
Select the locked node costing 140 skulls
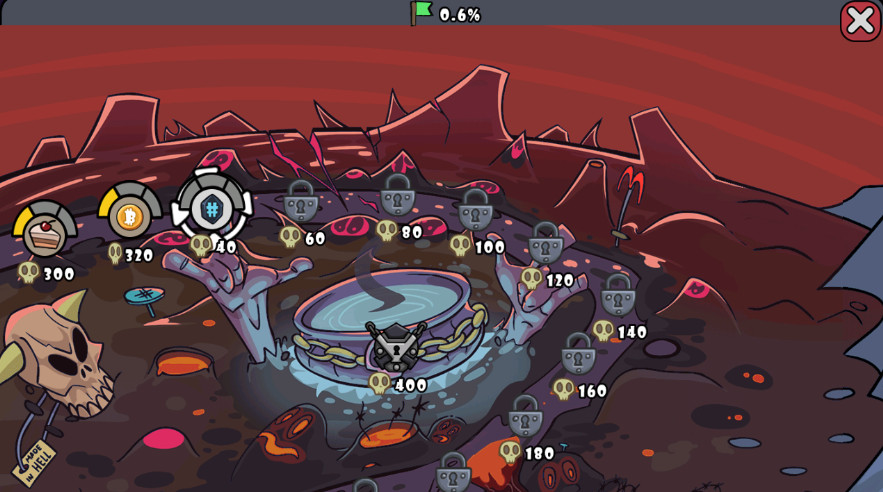point(618,295)
